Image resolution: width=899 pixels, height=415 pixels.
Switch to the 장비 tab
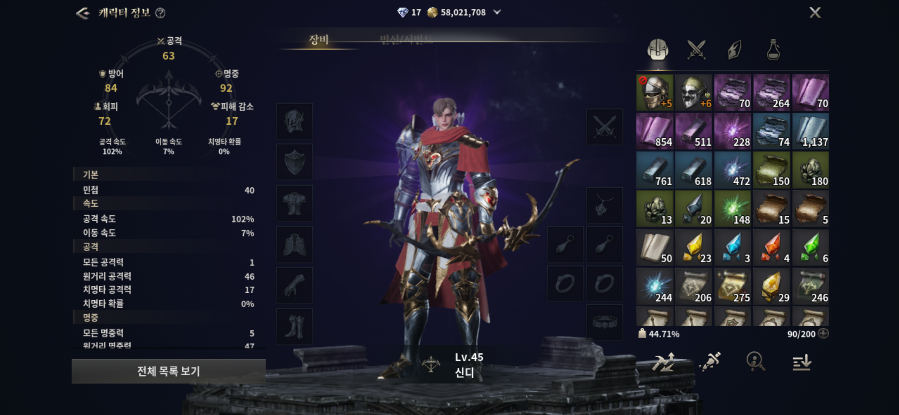319,40
